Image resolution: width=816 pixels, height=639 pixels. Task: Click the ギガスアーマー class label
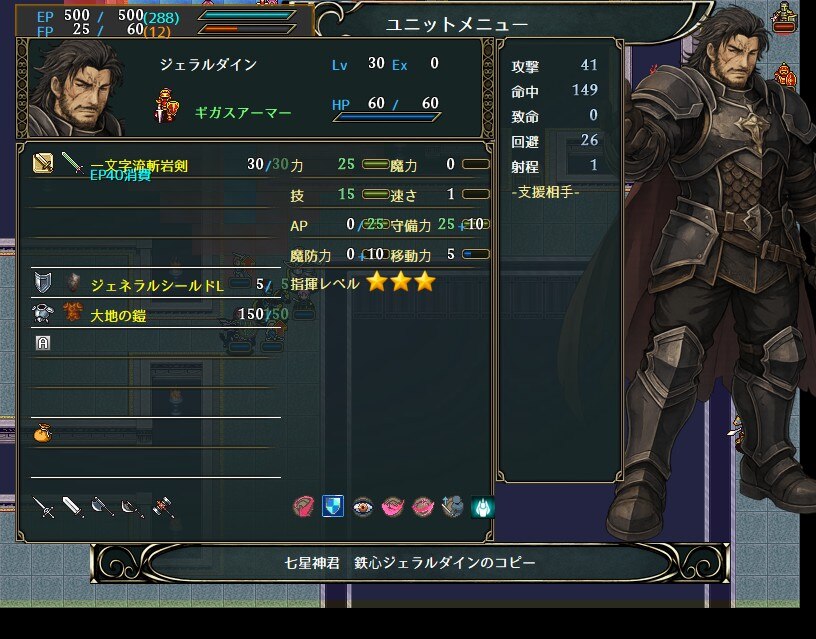click(x=243, y=113)
